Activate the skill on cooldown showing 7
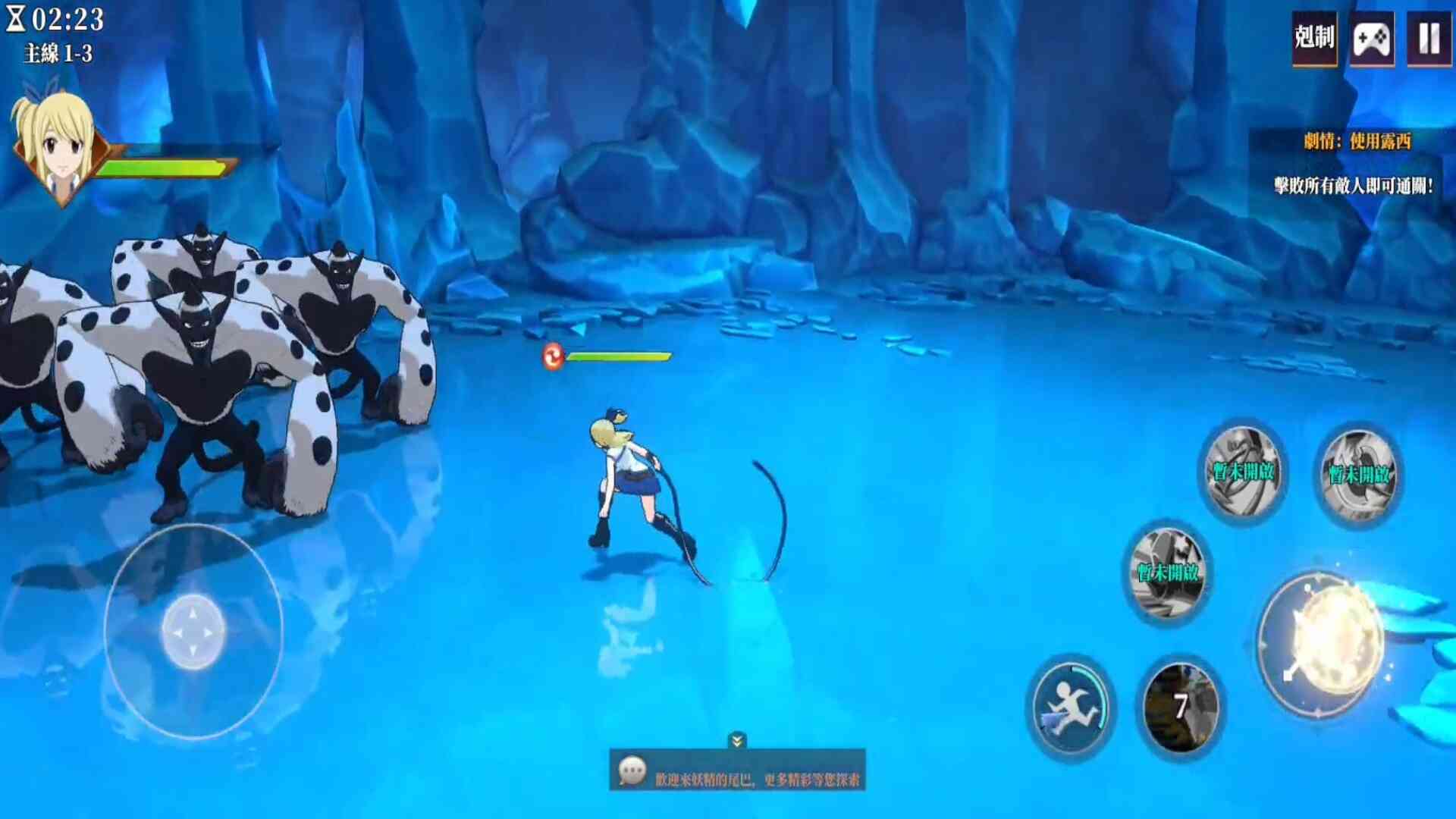The width and height of the screenshot is (1456, 819). click(x=1180, y=707)
